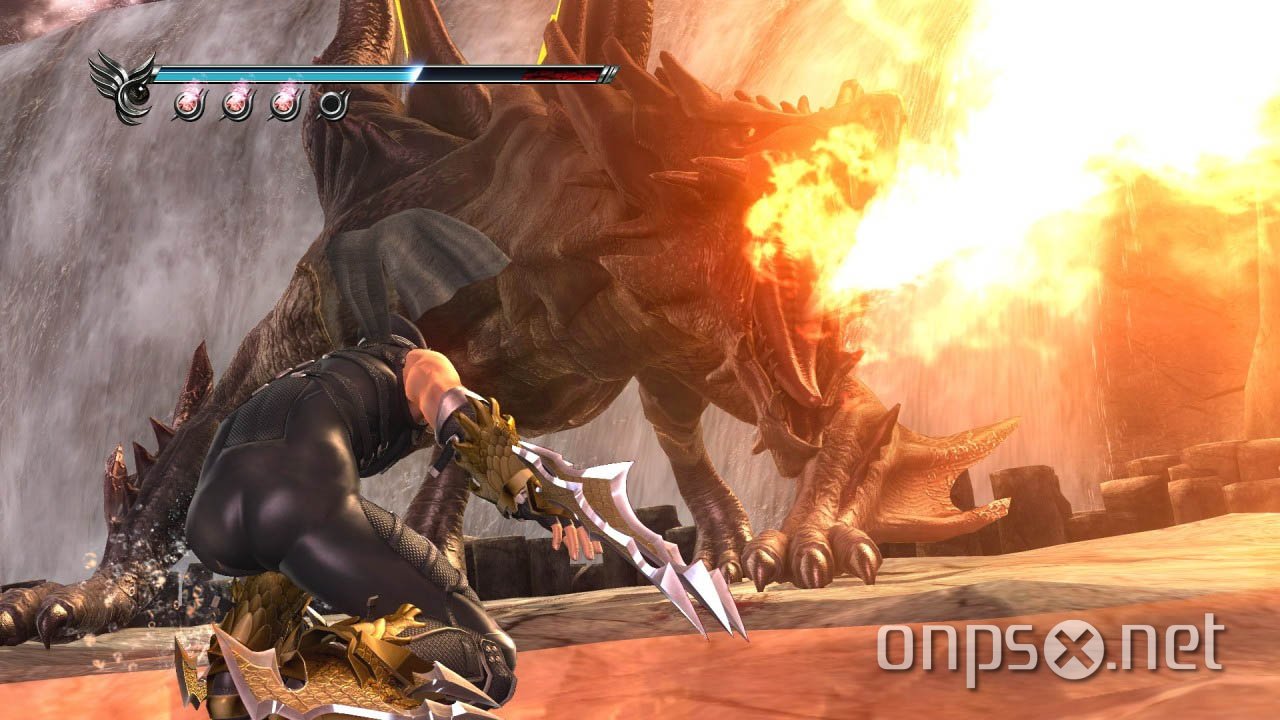Image resolution: width=1280 pixels, height=720 pixels.
Task: Select the second glowing Ninpo orb
Action: (236, 103)
